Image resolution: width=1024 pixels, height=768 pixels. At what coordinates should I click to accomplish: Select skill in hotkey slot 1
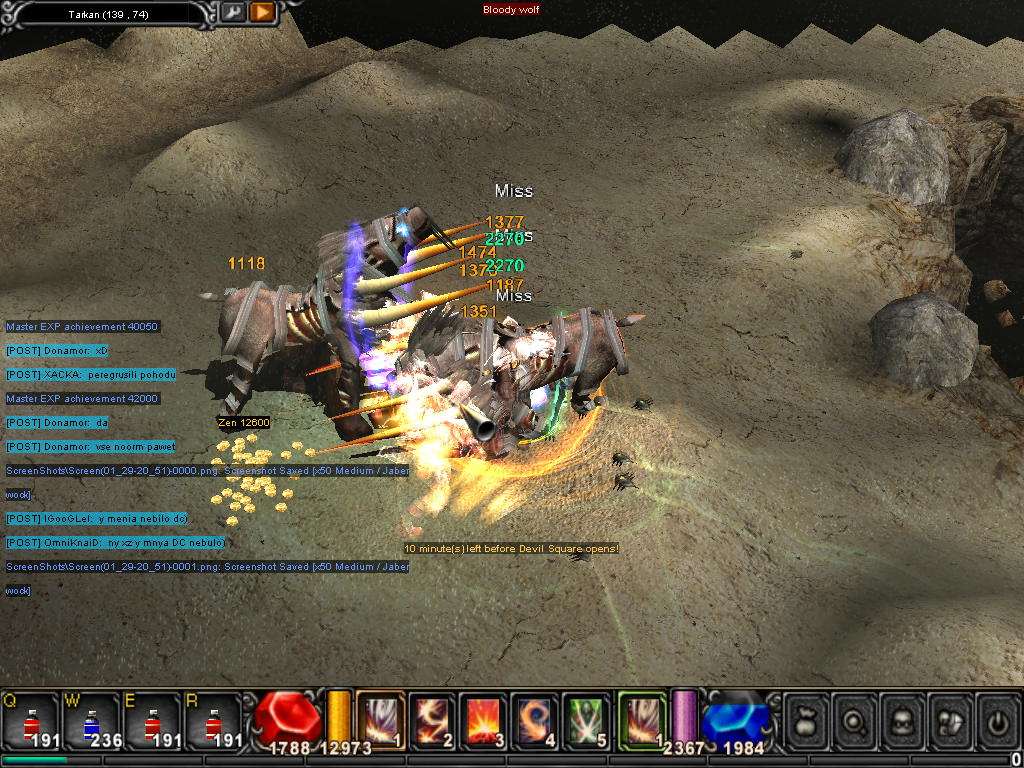tap(380, 718)
